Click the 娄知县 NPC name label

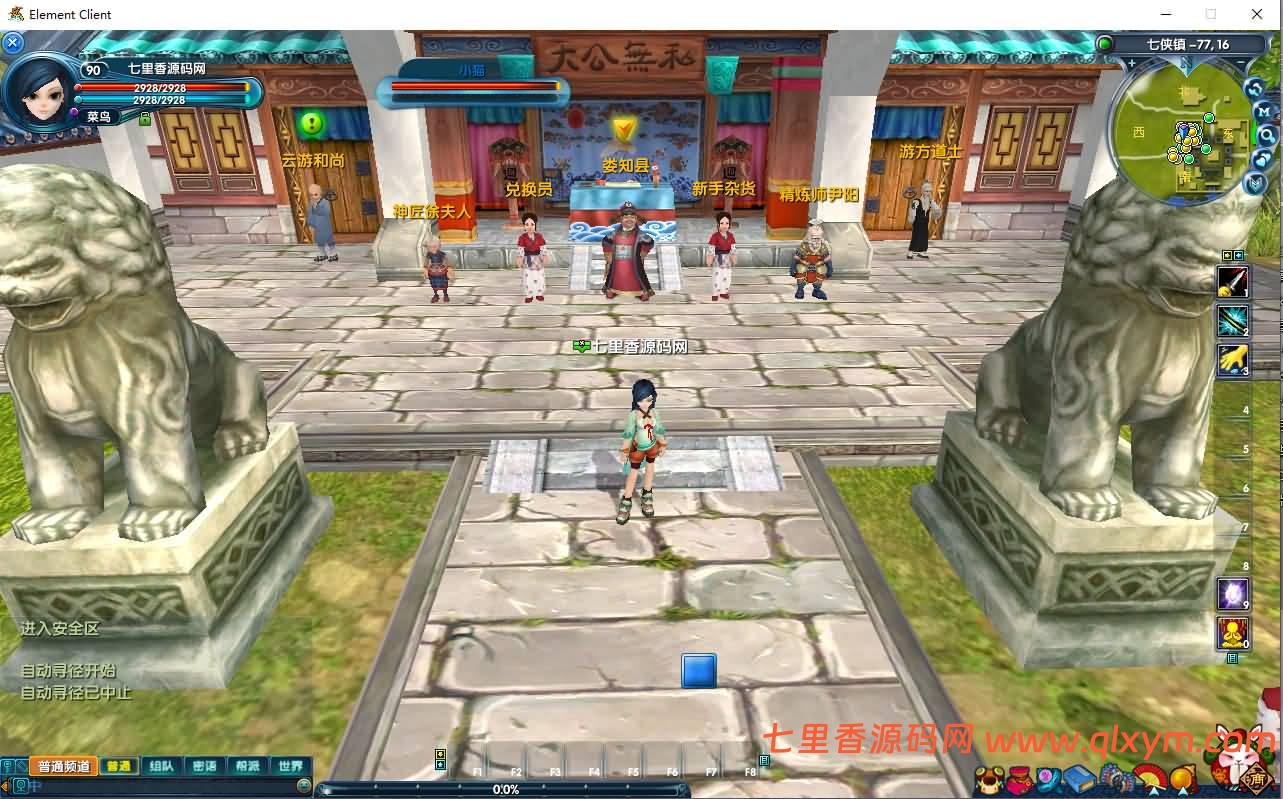click(x=625, y=167)
